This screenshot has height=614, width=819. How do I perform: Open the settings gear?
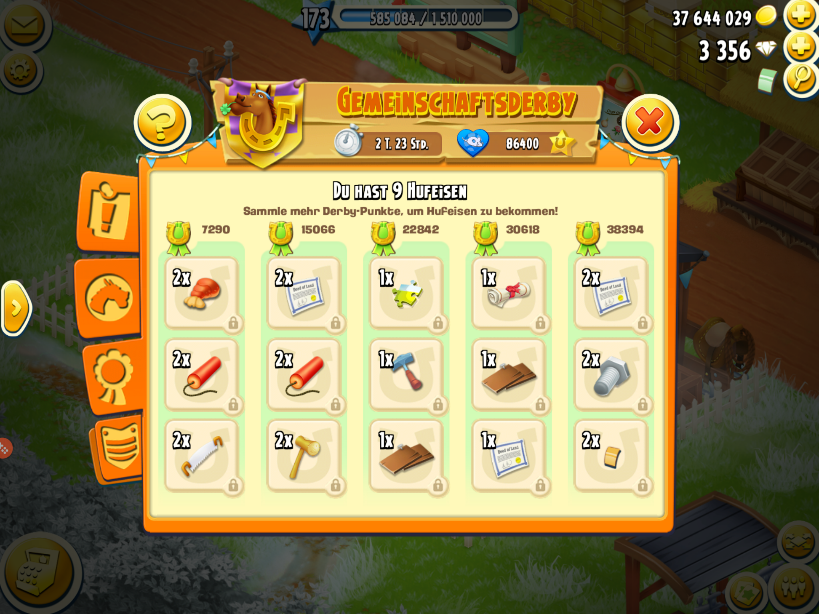click(21, 69)
